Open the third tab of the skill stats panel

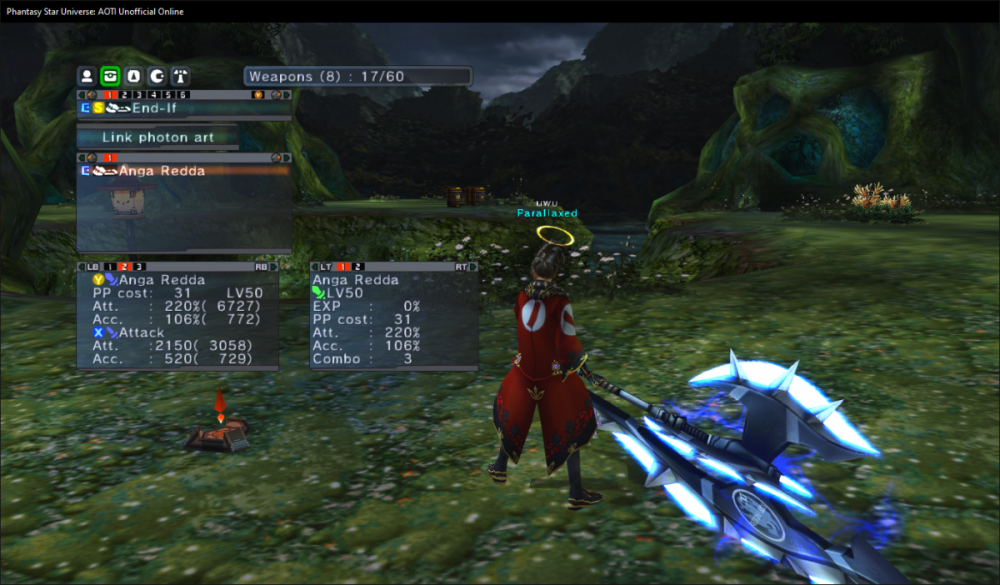pos(139,267)
